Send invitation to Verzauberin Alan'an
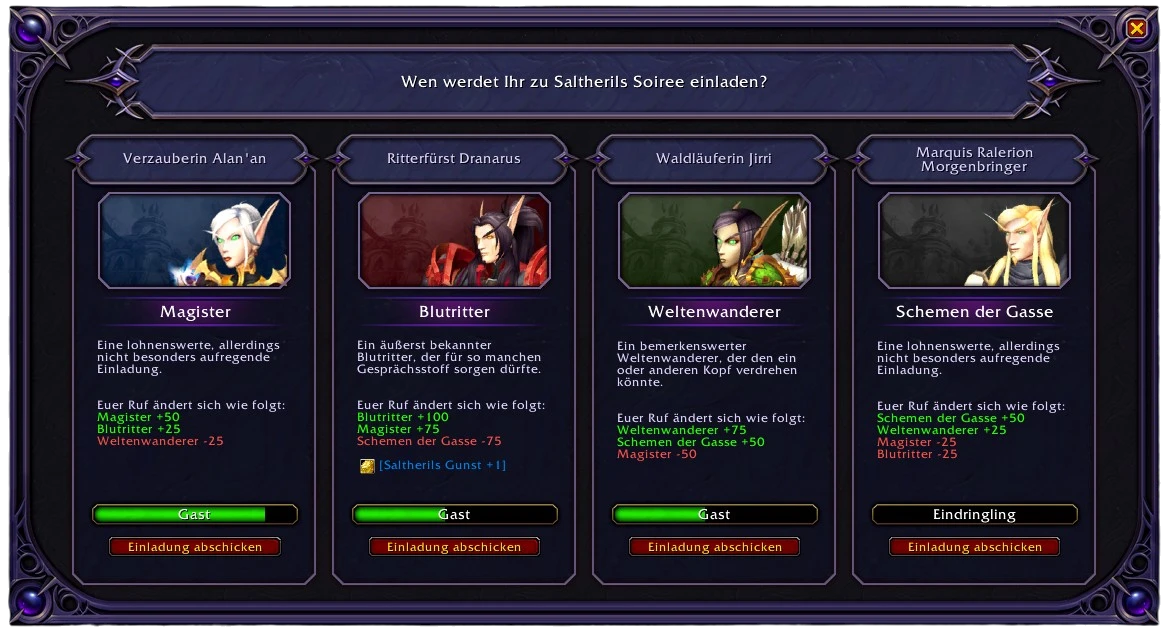 coord(195,547)
